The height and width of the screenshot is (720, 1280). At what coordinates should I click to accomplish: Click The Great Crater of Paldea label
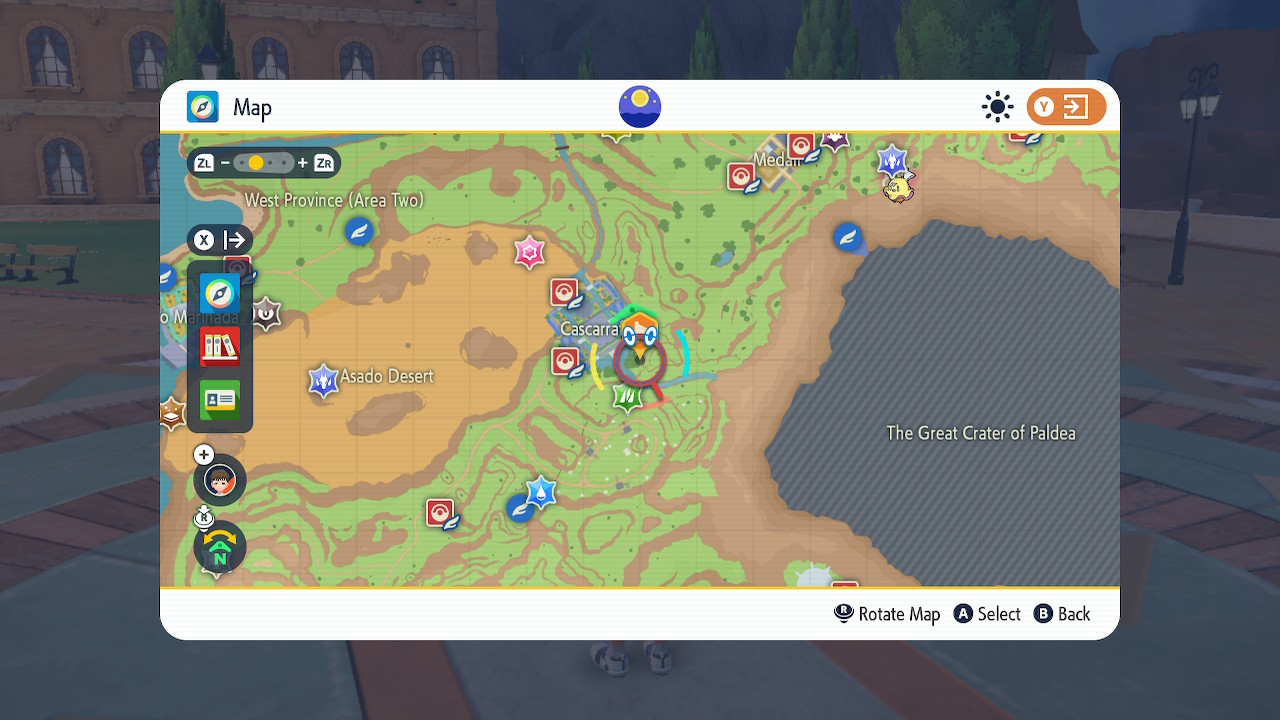981,433
